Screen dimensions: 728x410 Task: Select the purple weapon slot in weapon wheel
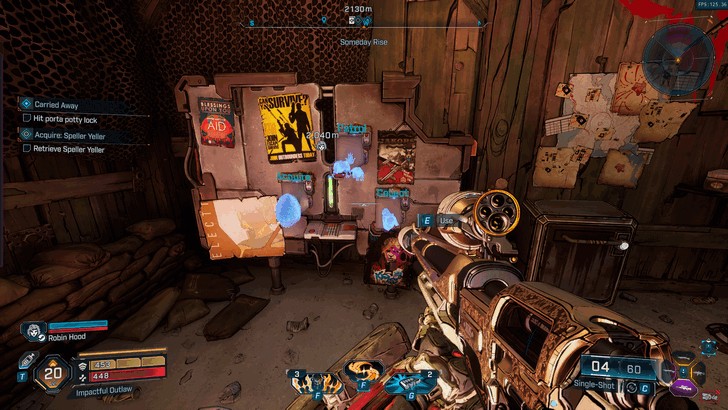click(x=685, y=386)
